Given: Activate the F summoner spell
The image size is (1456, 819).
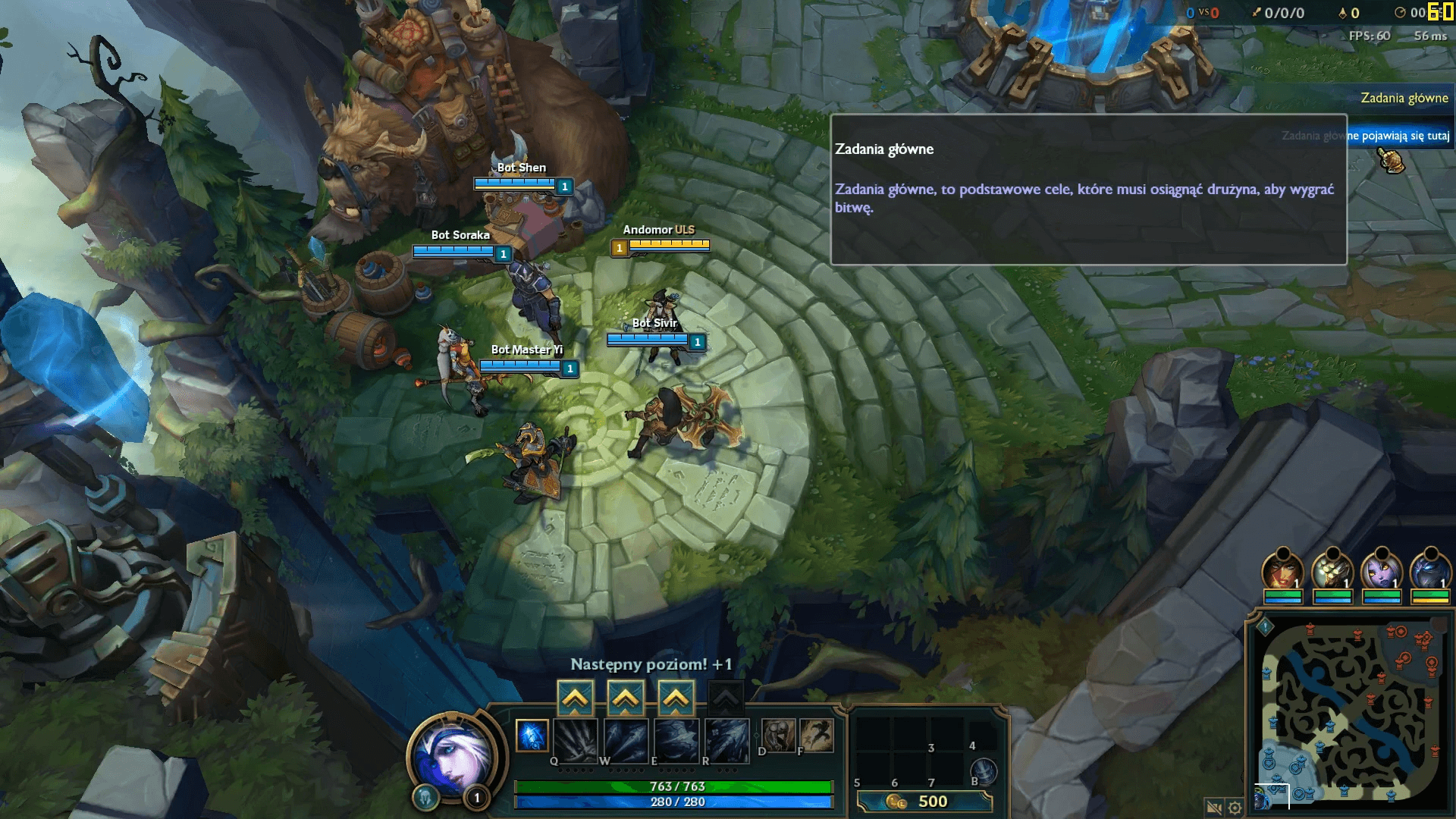Looking at the screenshot, I should pos(816,735).
